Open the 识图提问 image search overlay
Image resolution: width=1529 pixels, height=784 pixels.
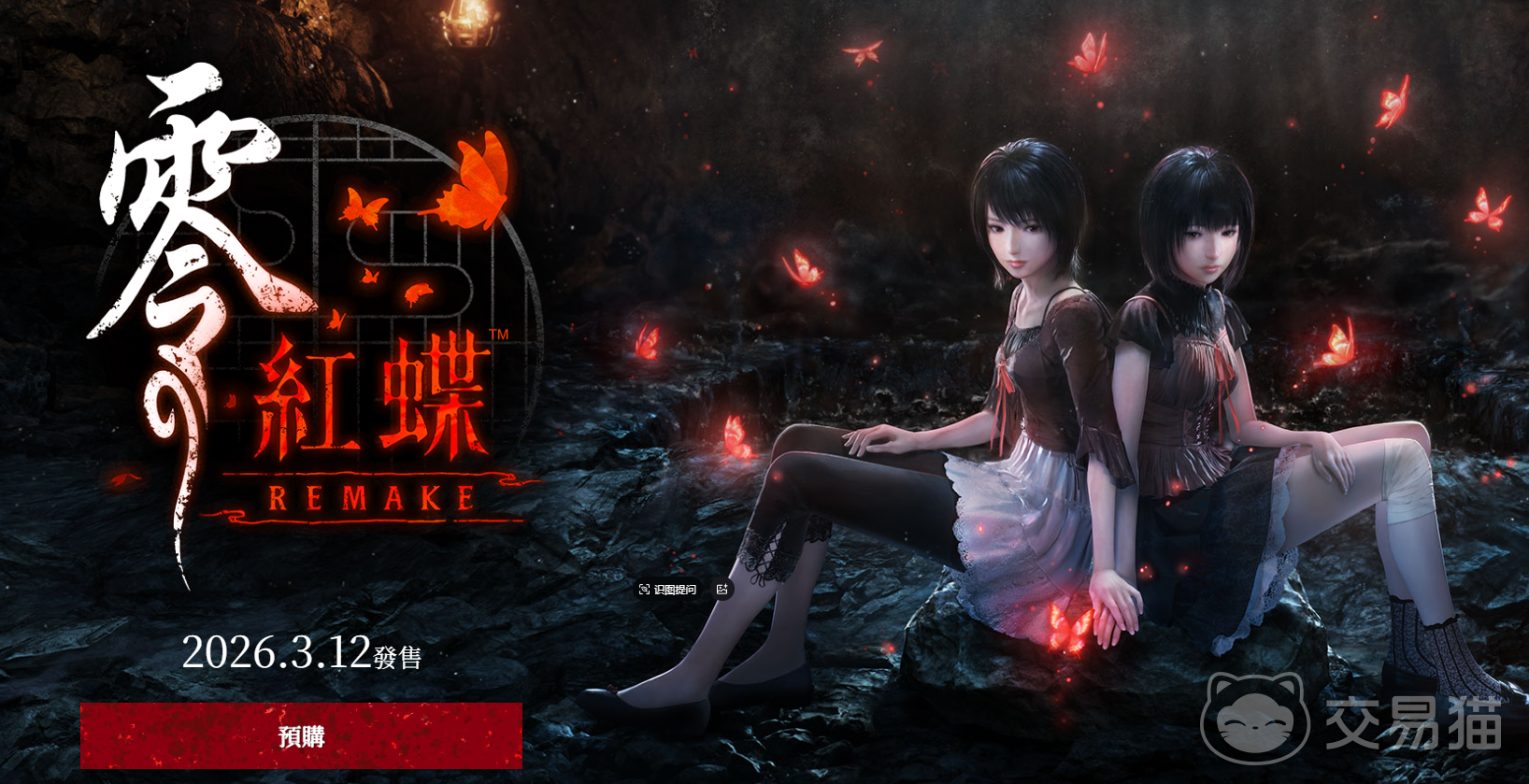[x=668, y=590]
